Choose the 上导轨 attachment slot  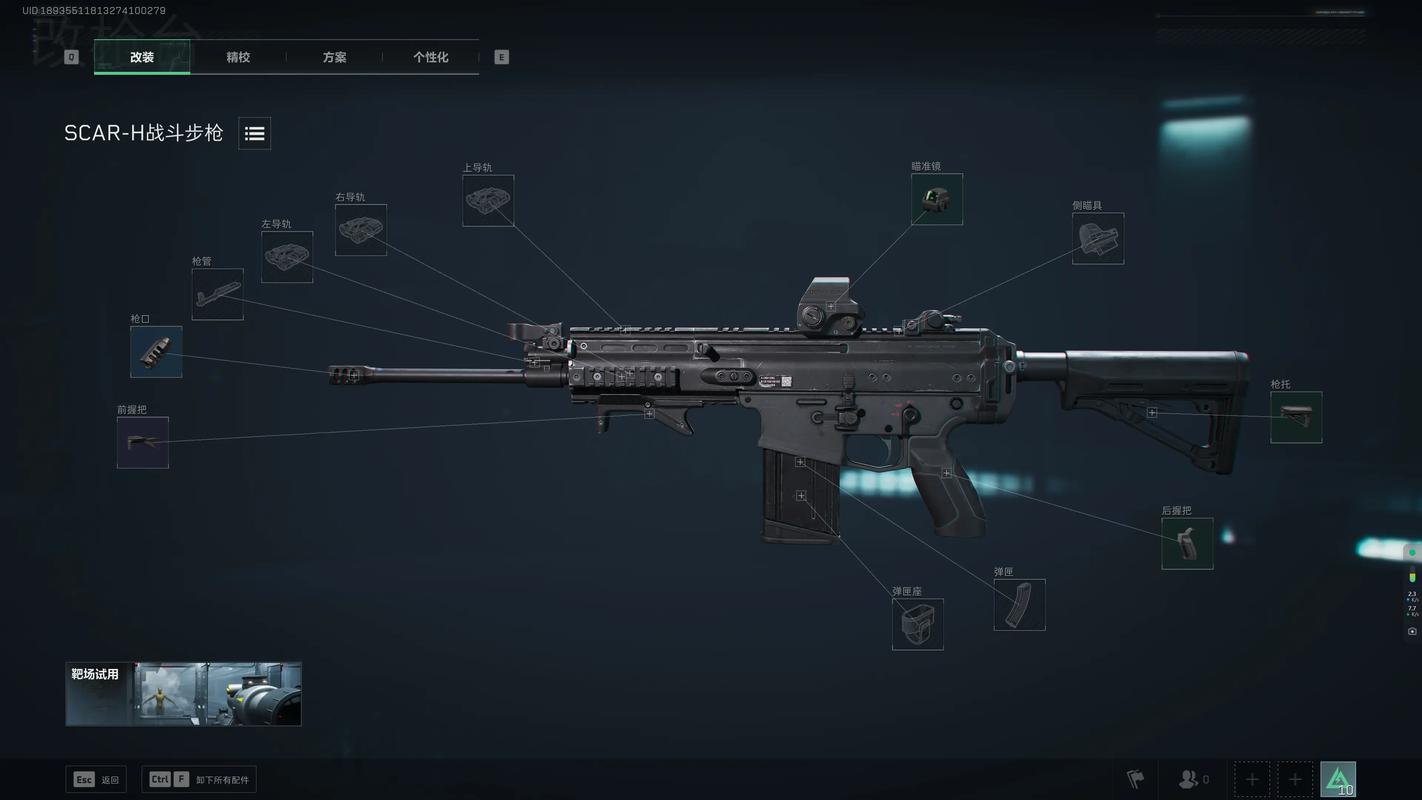pyautogui.click(x=488, y=201)
